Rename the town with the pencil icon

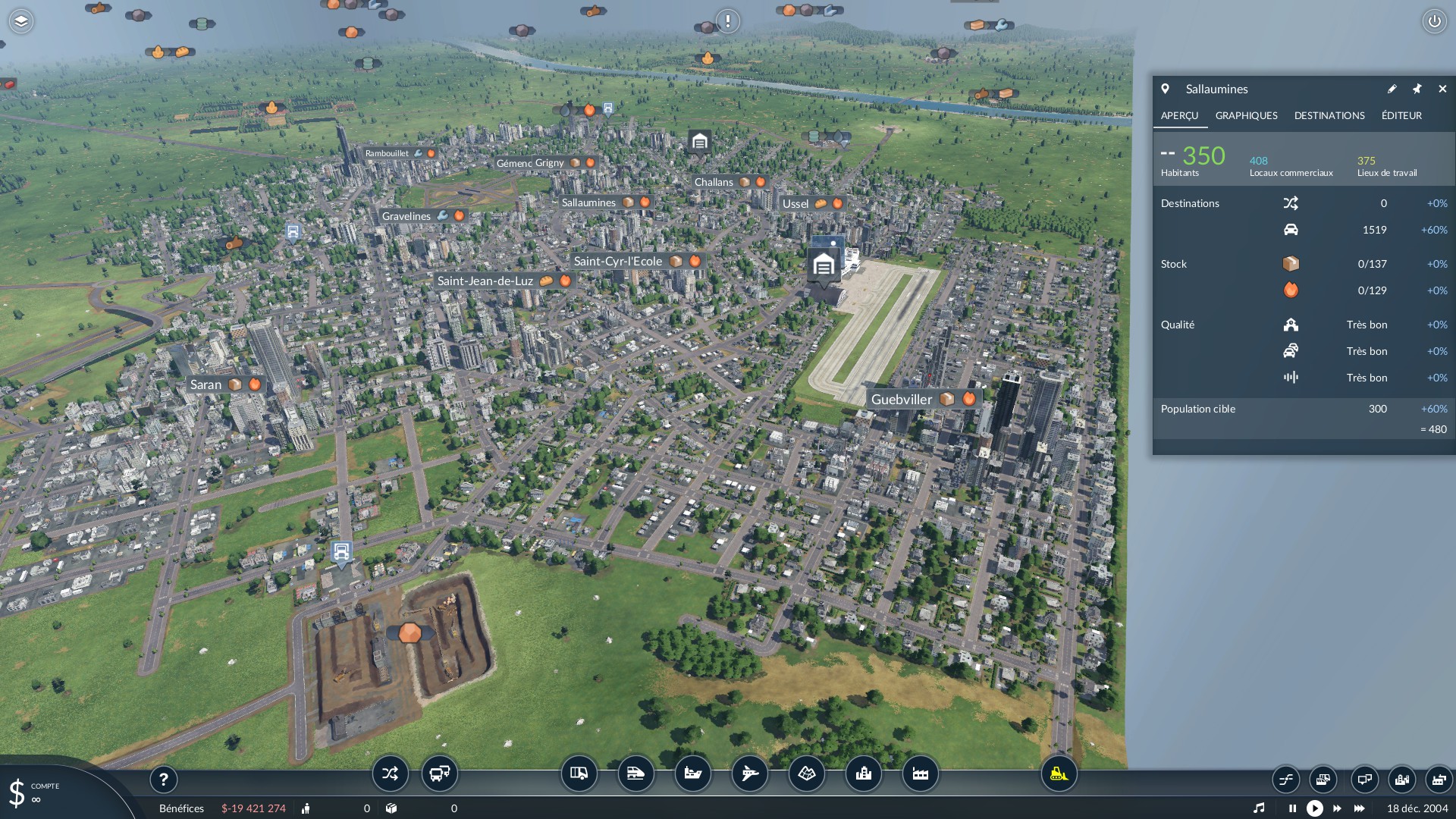[1392, 89]
